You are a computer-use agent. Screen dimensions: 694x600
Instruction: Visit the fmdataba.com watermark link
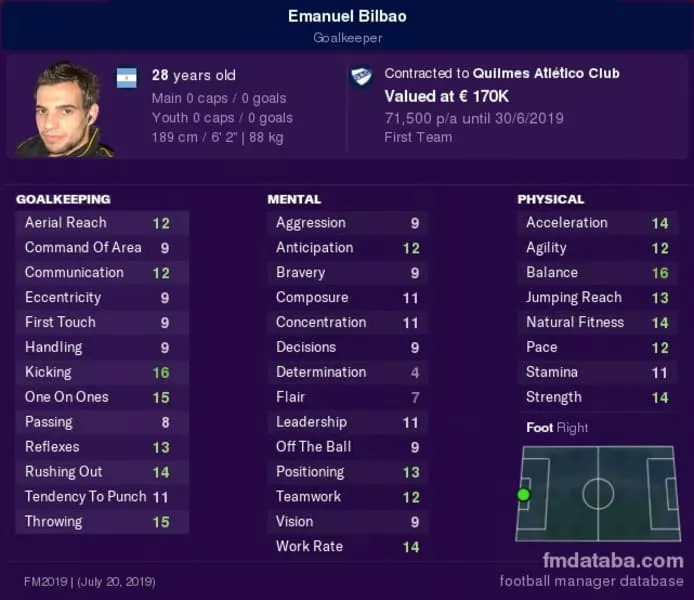pyautogui.click(x=613, y=560)
